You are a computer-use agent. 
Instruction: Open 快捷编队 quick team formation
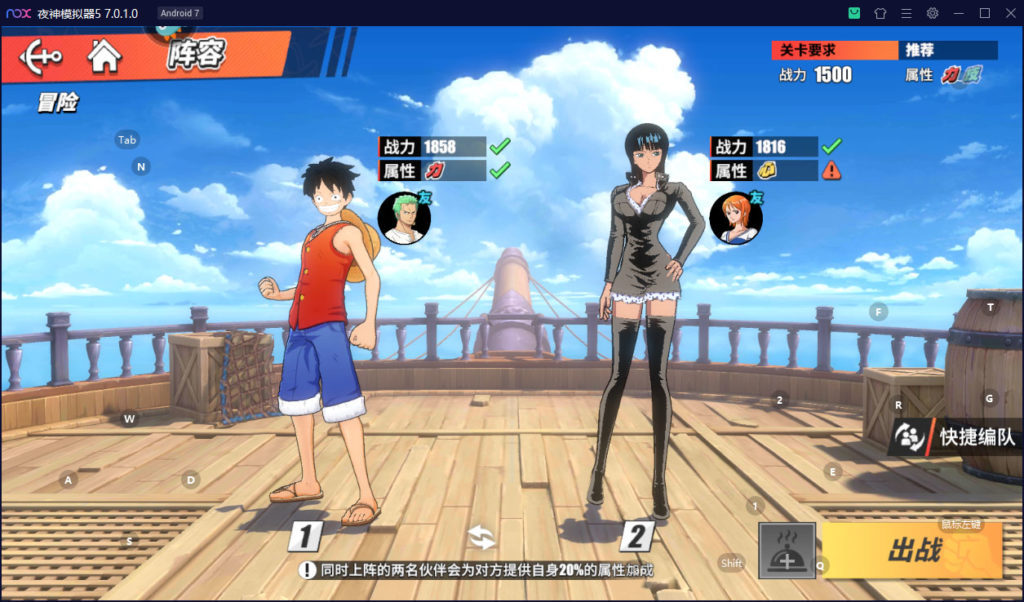tap(957, 437)
